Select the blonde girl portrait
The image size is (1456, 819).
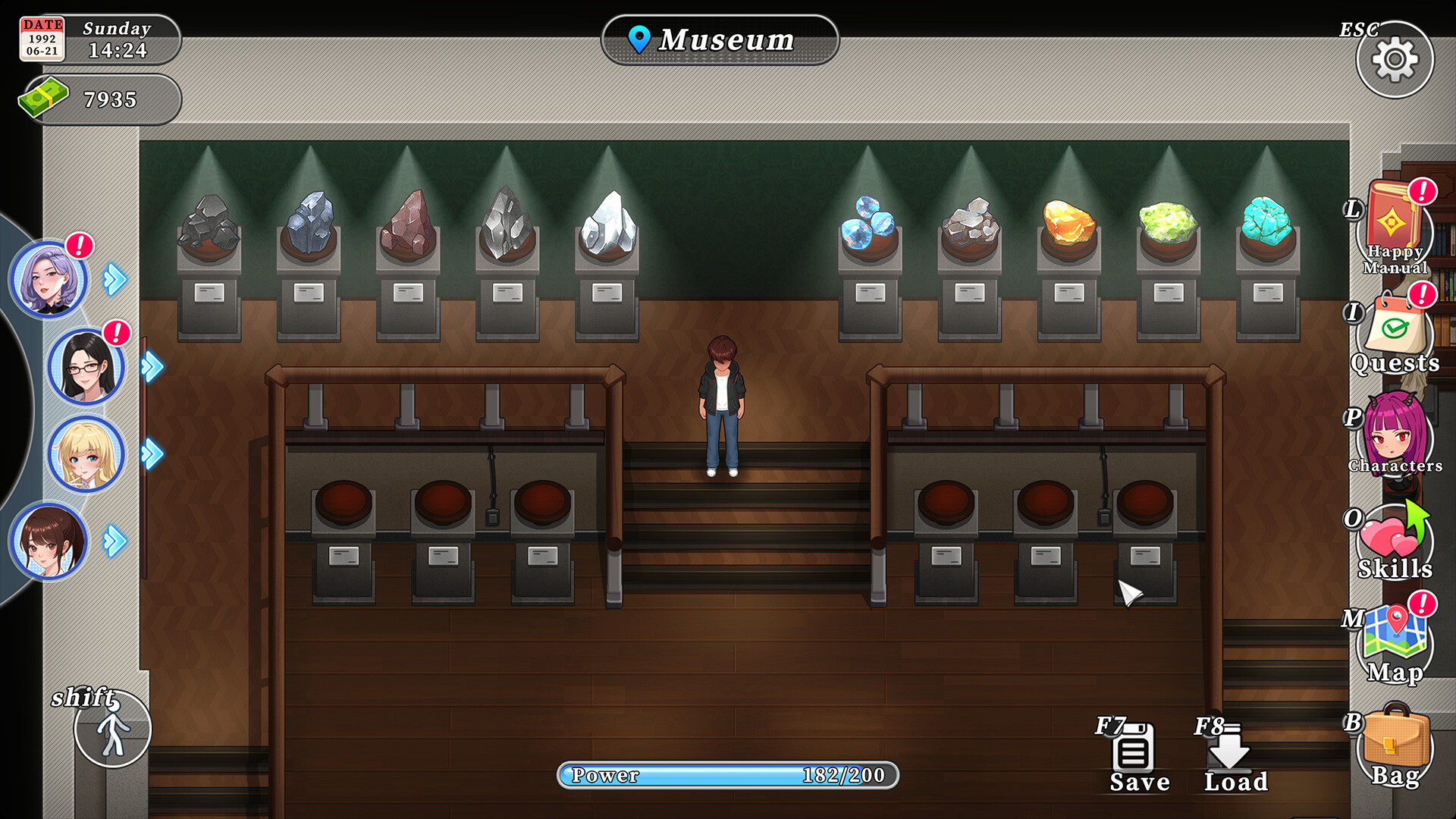[86, 453]
